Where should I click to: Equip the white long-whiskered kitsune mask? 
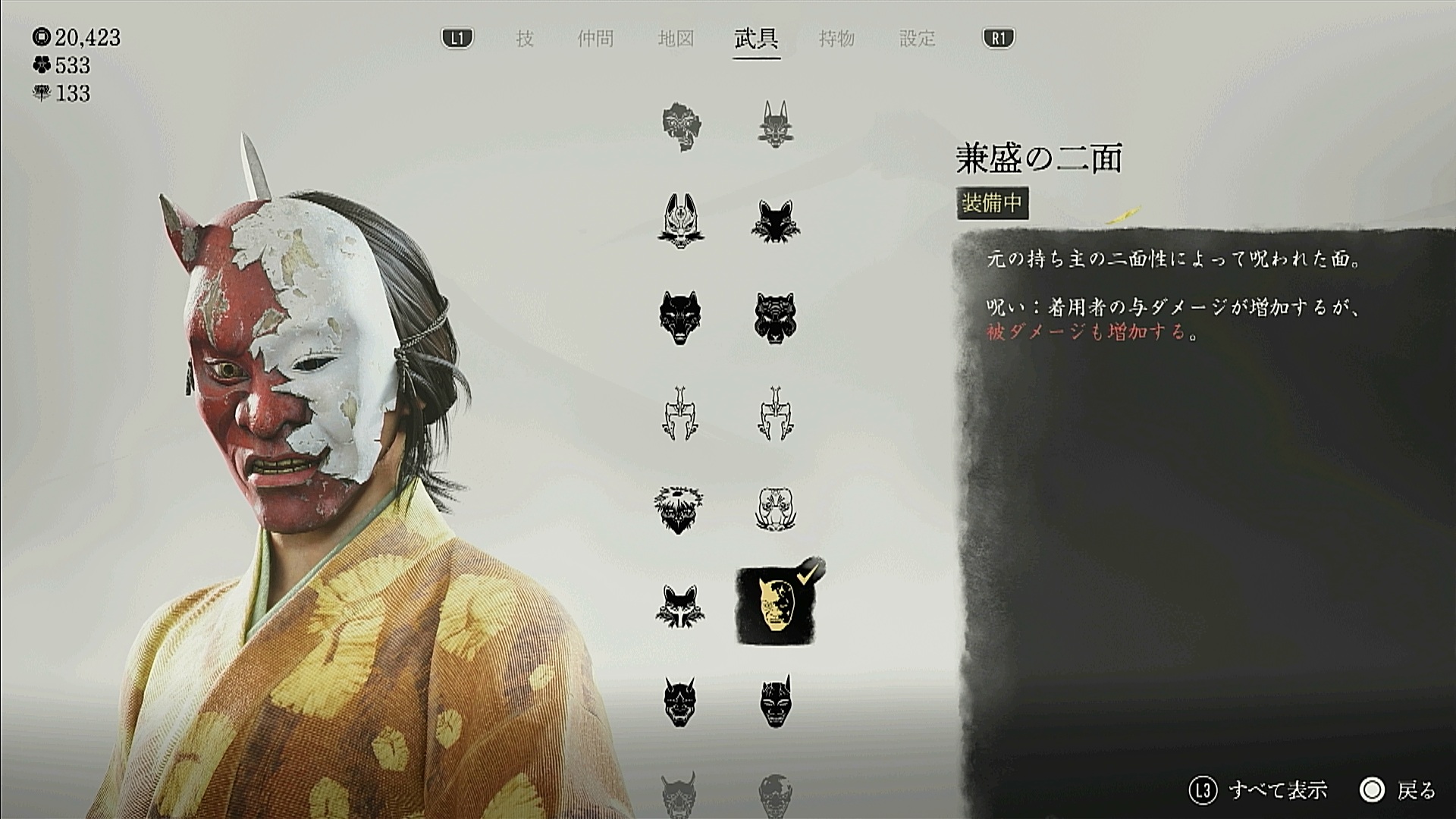680,221
